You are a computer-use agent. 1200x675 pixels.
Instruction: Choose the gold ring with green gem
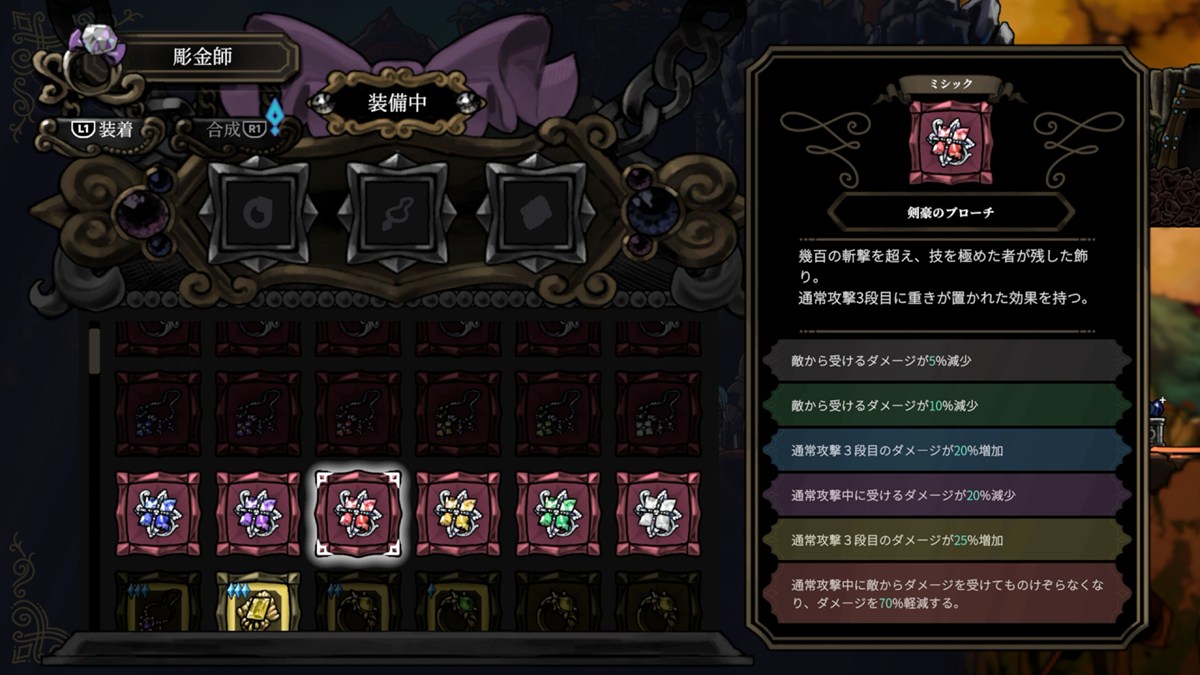[458, 602]
